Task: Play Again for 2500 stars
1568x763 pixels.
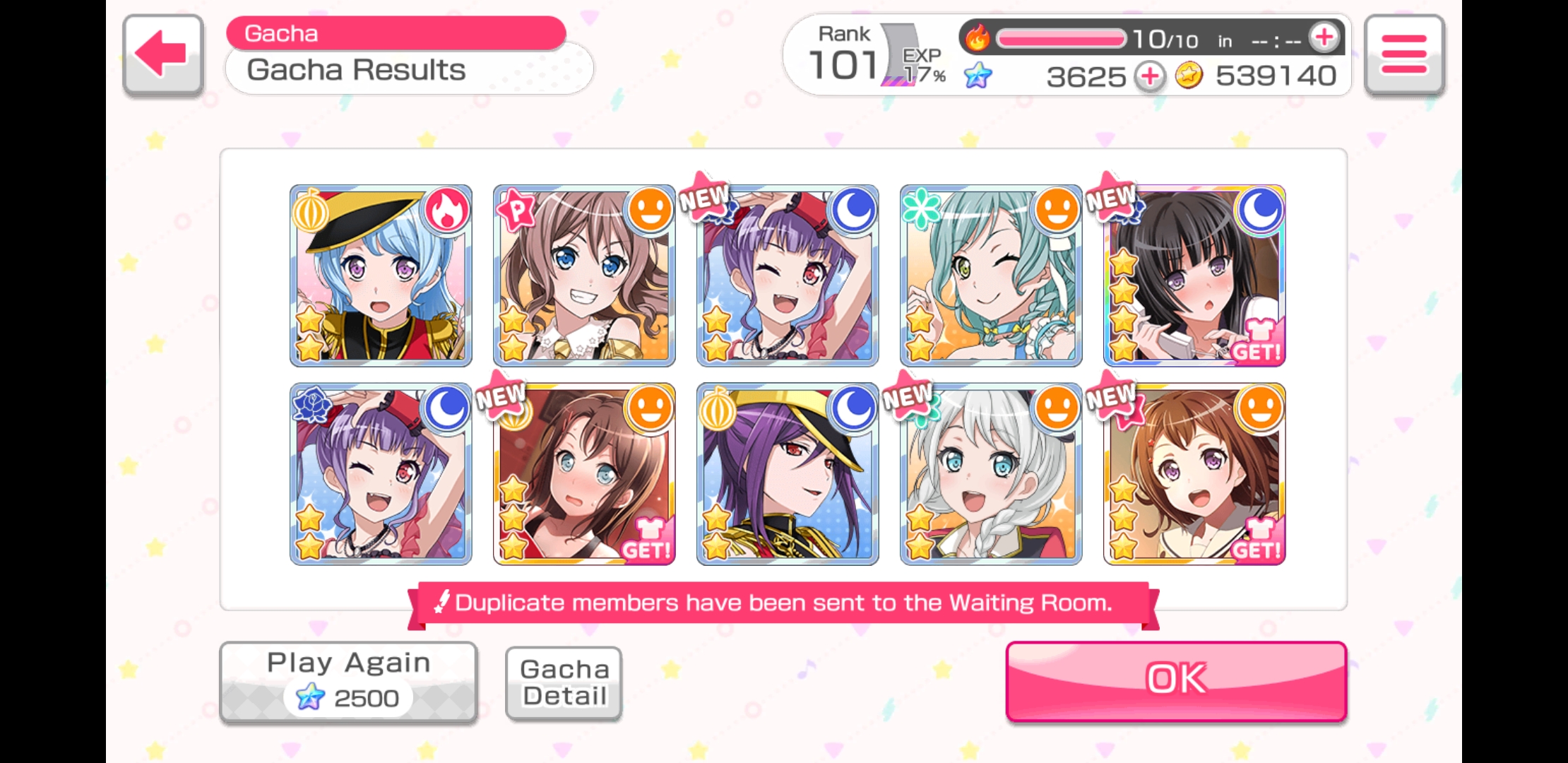Action: (x=348, y=681)
